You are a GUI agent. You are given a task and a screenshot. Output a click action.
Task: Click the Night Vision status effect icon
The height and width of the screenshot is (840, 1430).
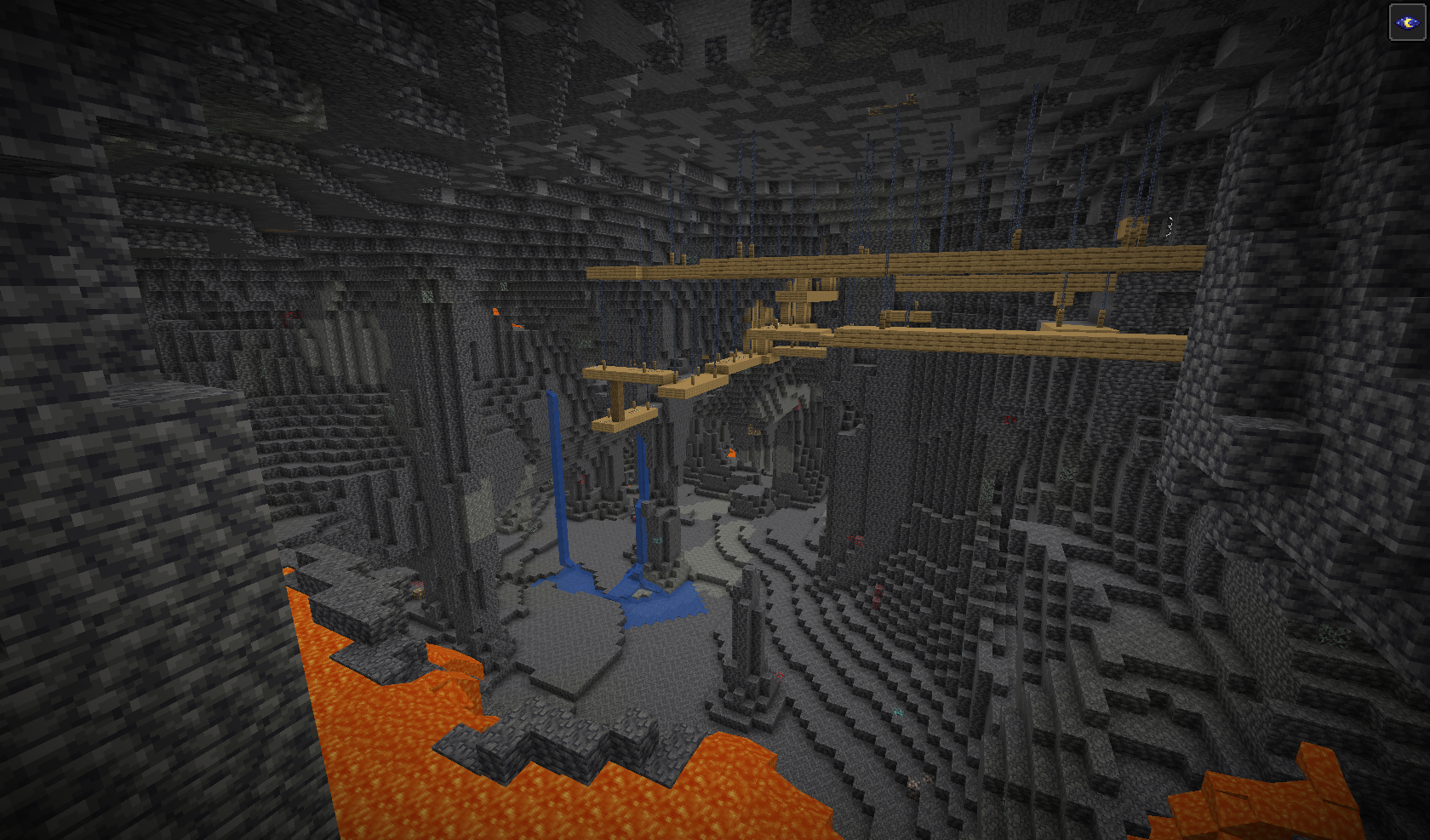1407,22
